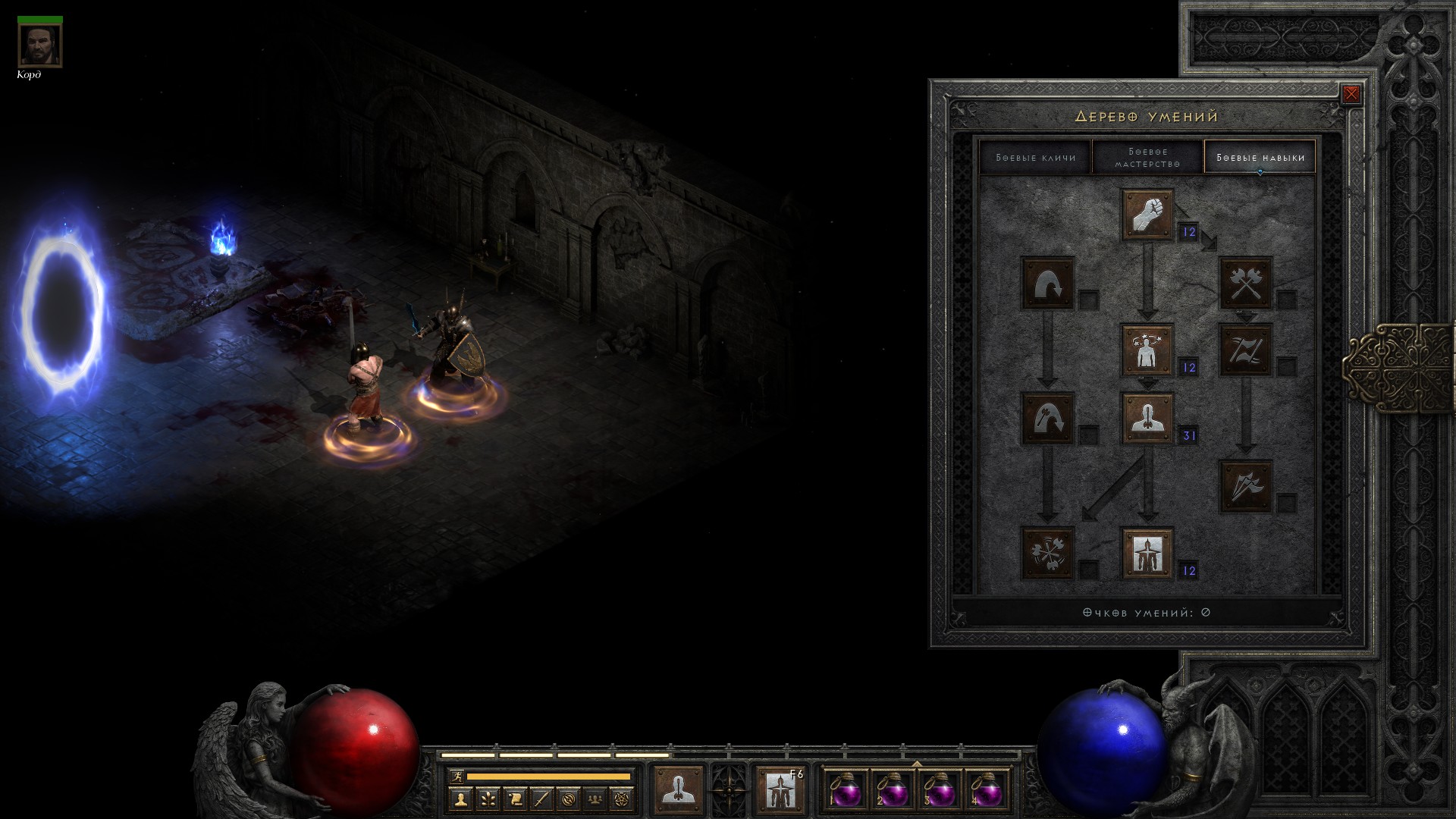Click the Berserk skill in the tree
This screenshot has width=1456, height=819.
tap(1147, 554)
